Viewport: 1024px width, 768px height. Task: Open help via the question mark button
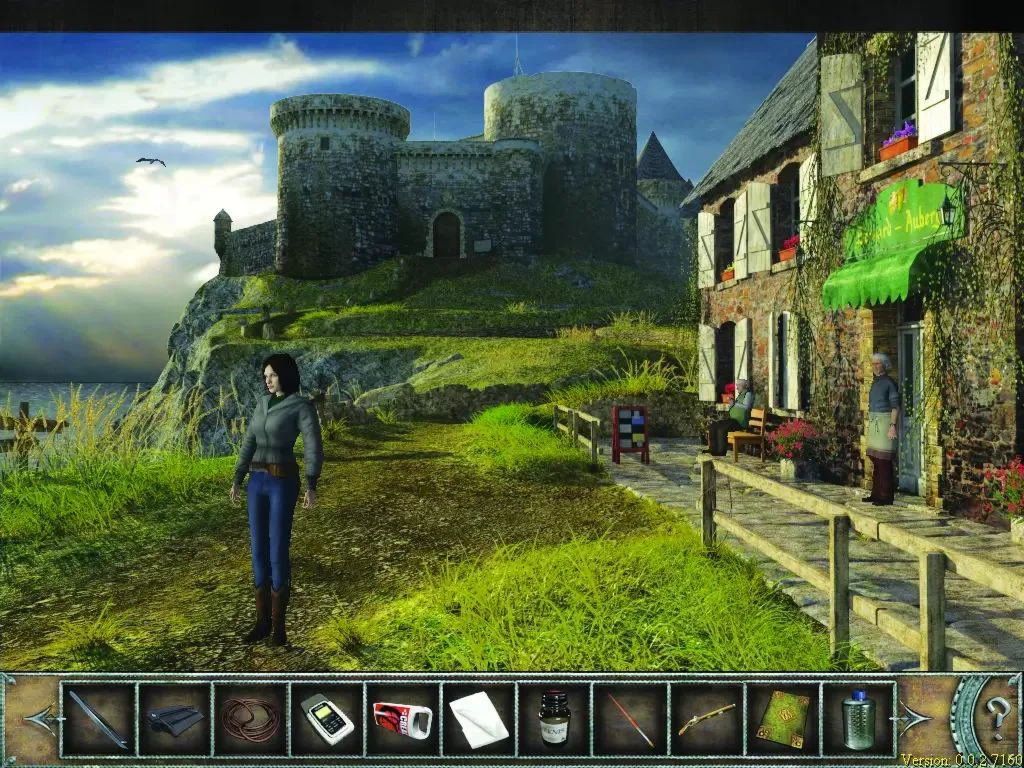pos(997,717)
